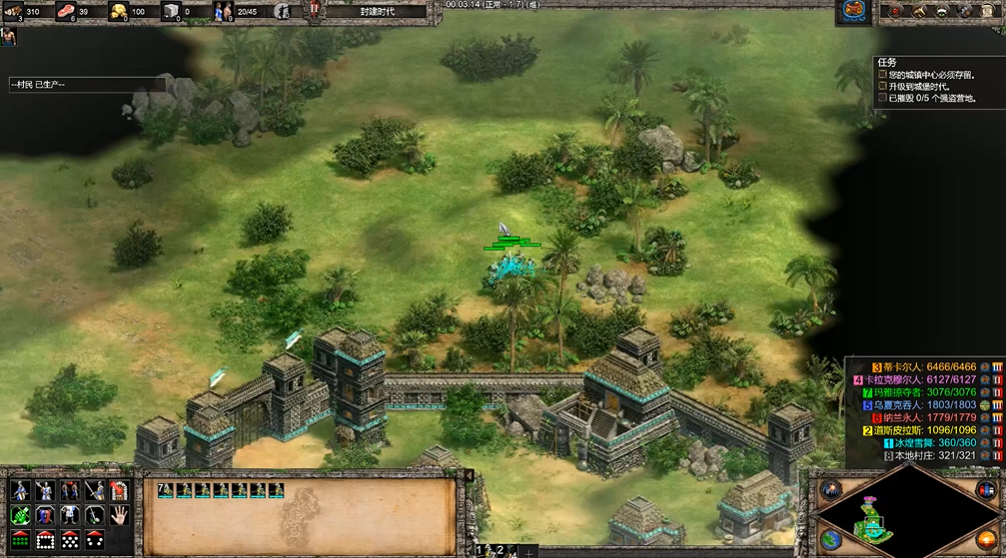1006x558 pixels.
Task: Collapse the unit panel with the arrow
Action: 470,477
